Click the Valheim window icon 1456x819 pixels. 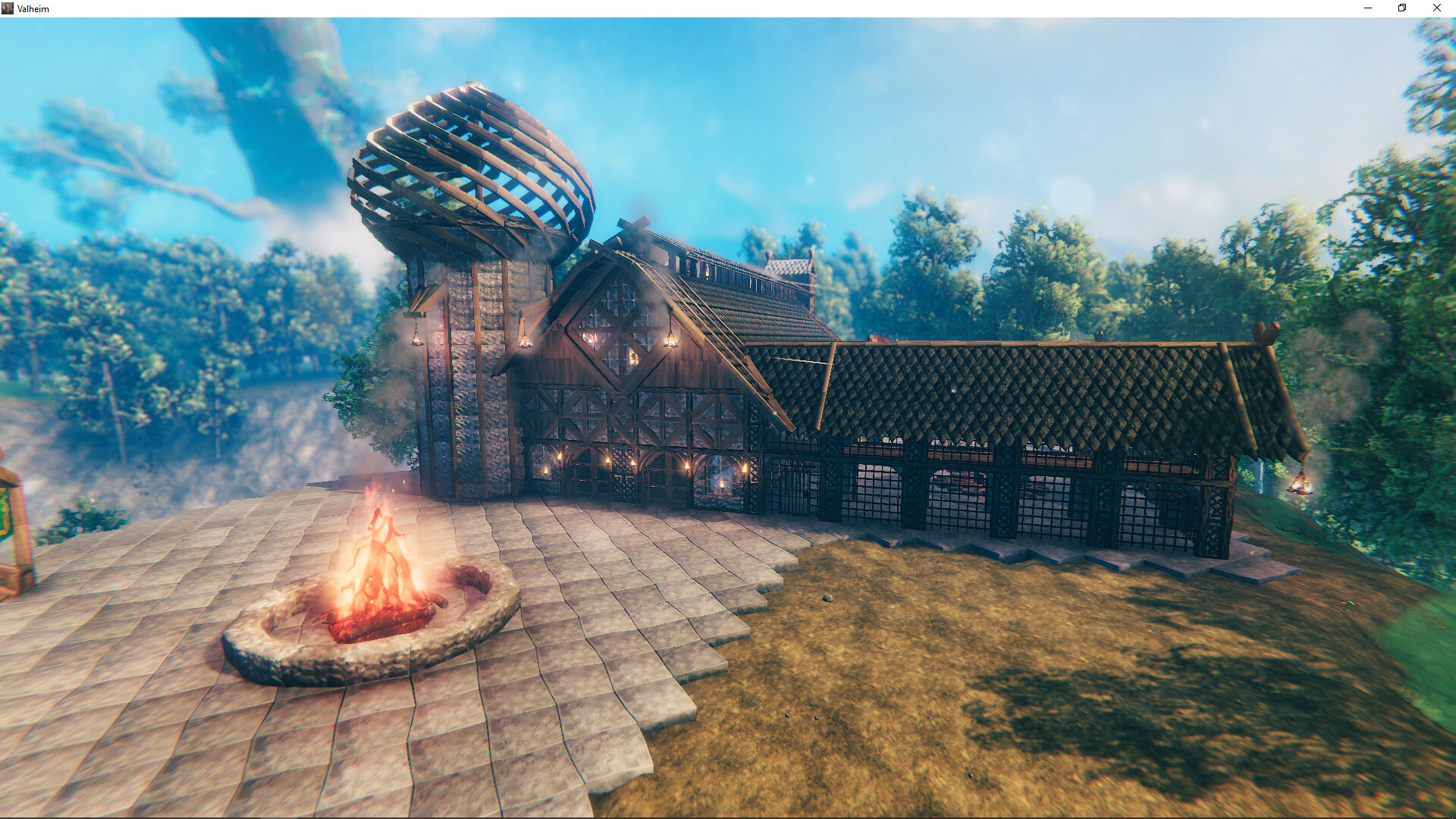tap(8, 8)
